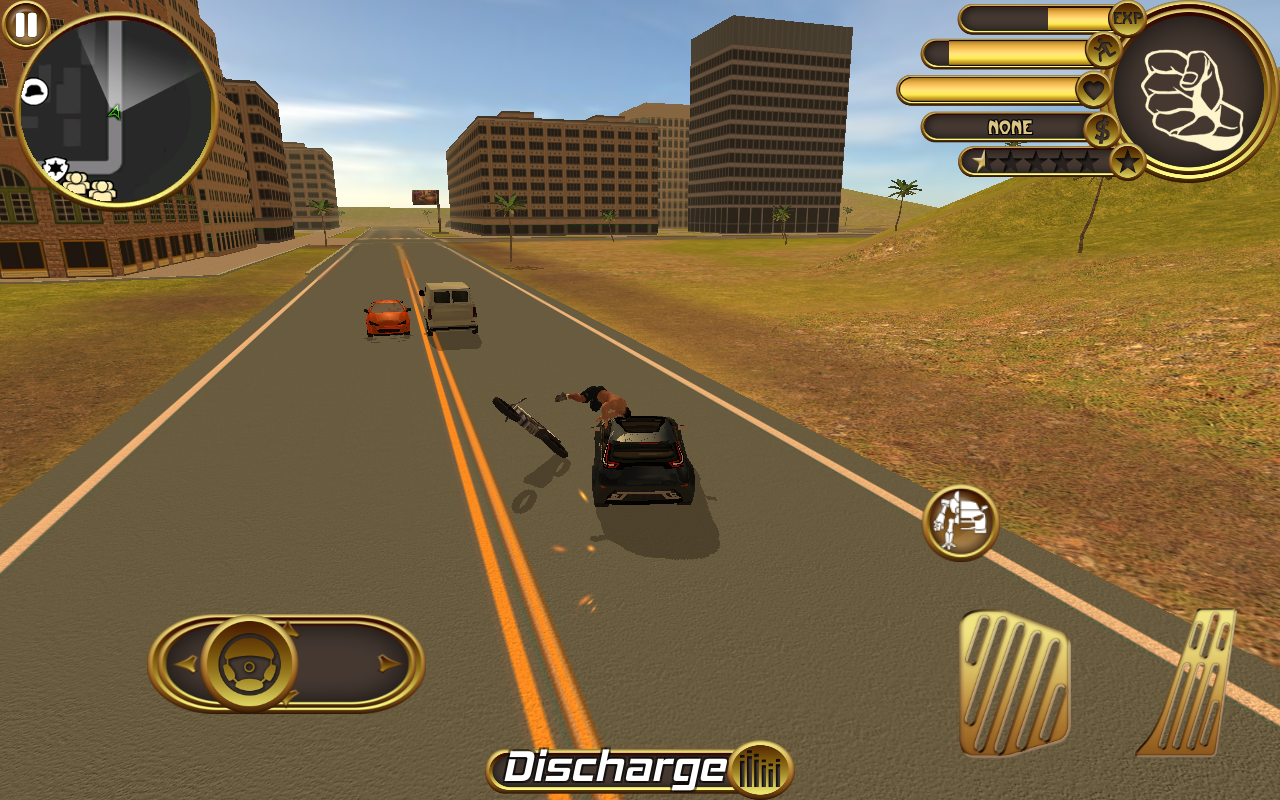The height and width of the screenshot is (800, 1280).
Task: Tap the sheriff badge icon on the minimap
Action: coord(56,166)
